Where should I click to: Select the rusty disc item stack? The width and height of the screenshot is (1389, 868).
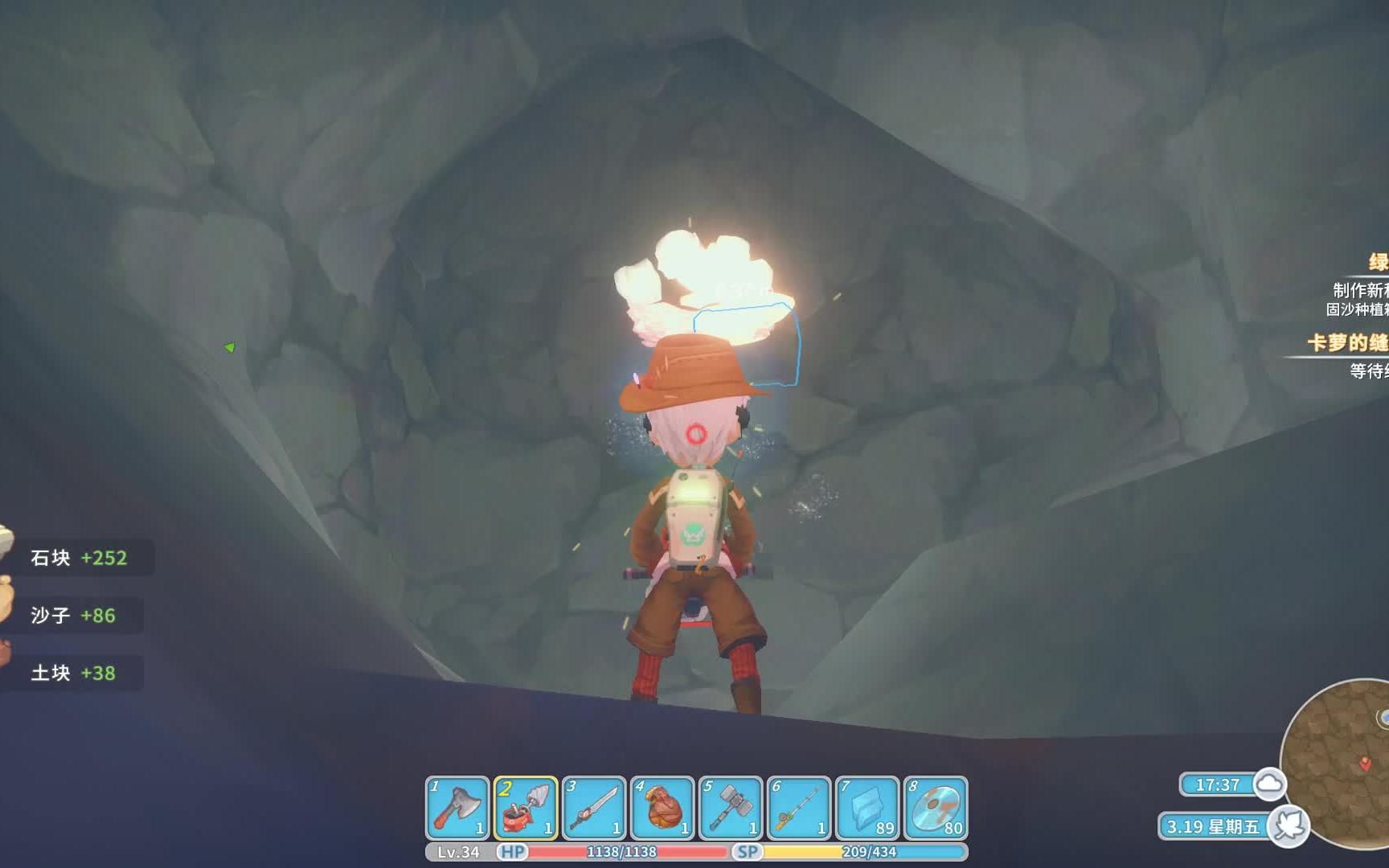coord(936,808)
